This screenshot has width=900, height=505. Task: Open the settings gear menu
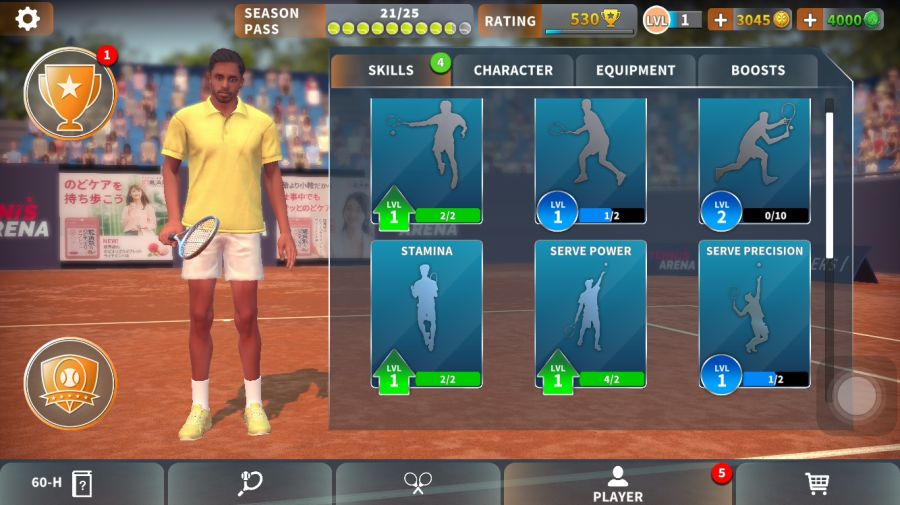tap(27, 18)
